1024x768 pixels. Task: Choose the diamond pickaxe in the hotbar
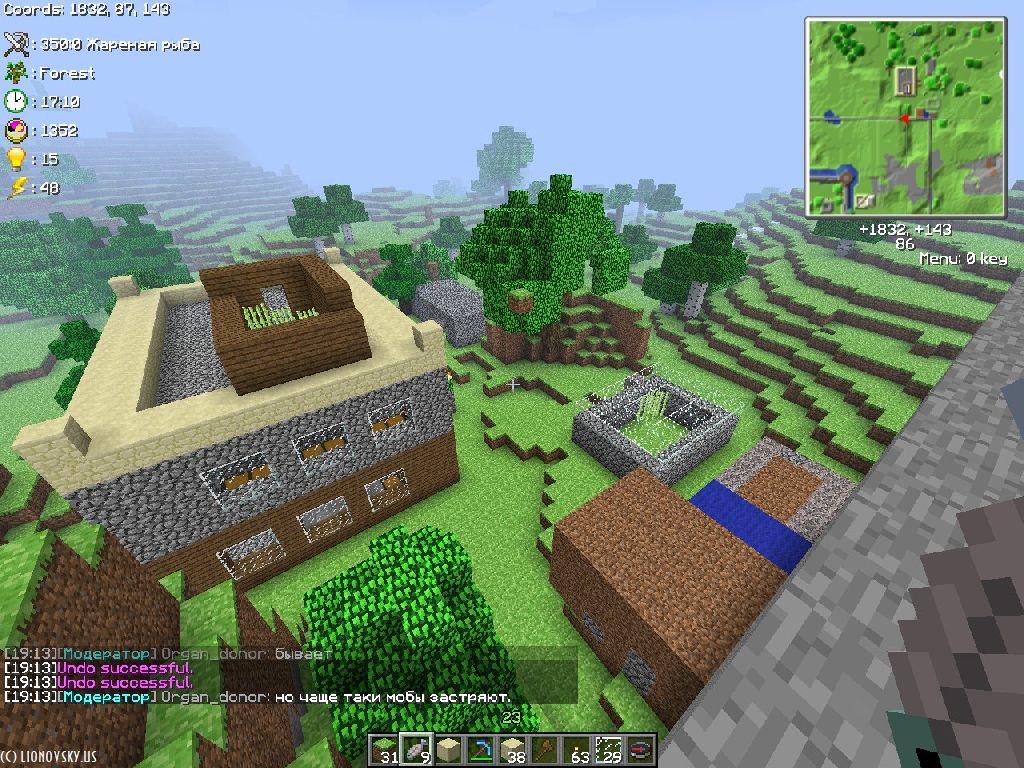pyautogui.click(x=481, y=749)
